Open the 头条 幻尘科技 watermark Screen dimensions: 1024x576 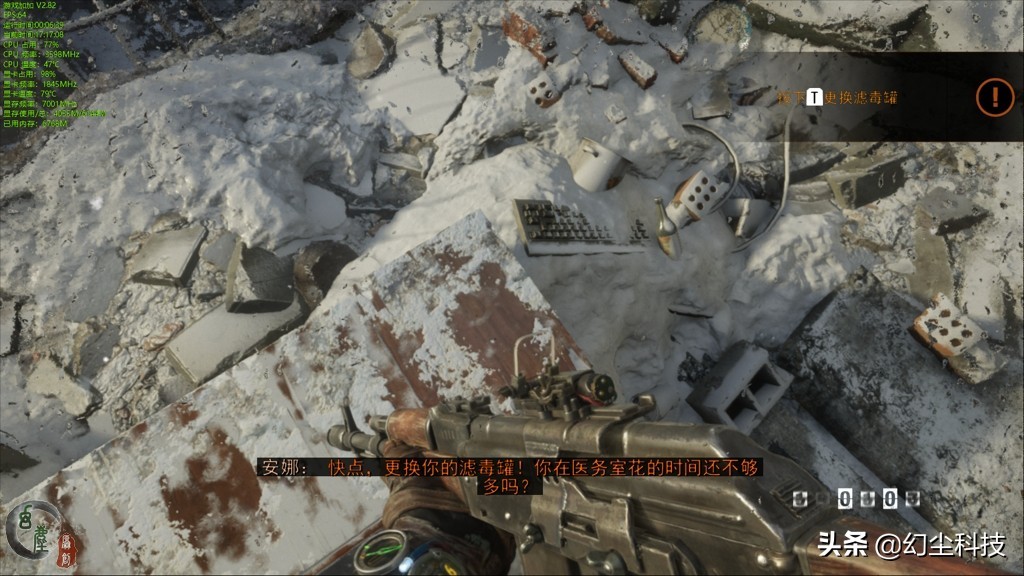[x=910, y=545]
